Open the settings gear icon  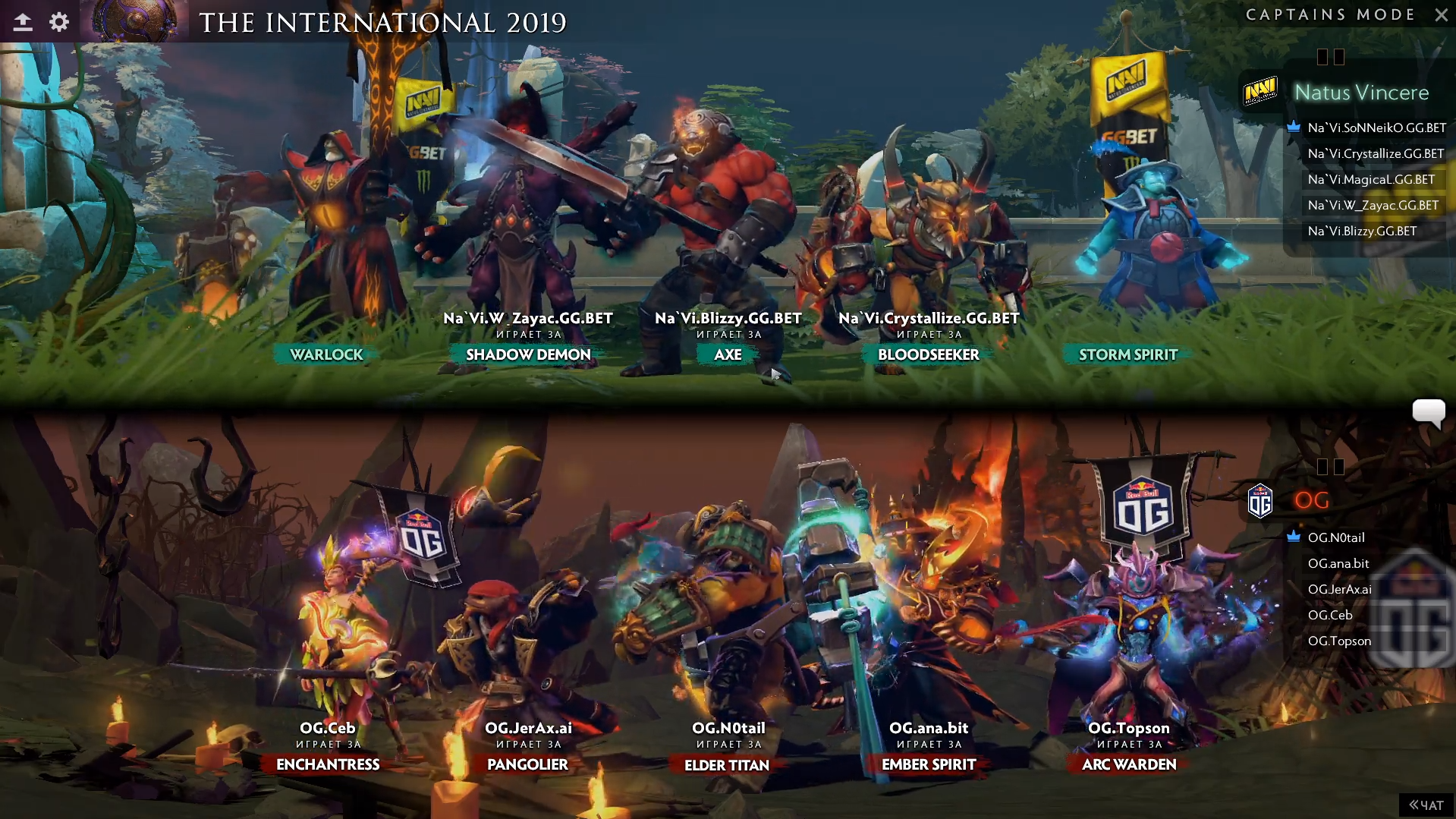(x=59, y=22)
